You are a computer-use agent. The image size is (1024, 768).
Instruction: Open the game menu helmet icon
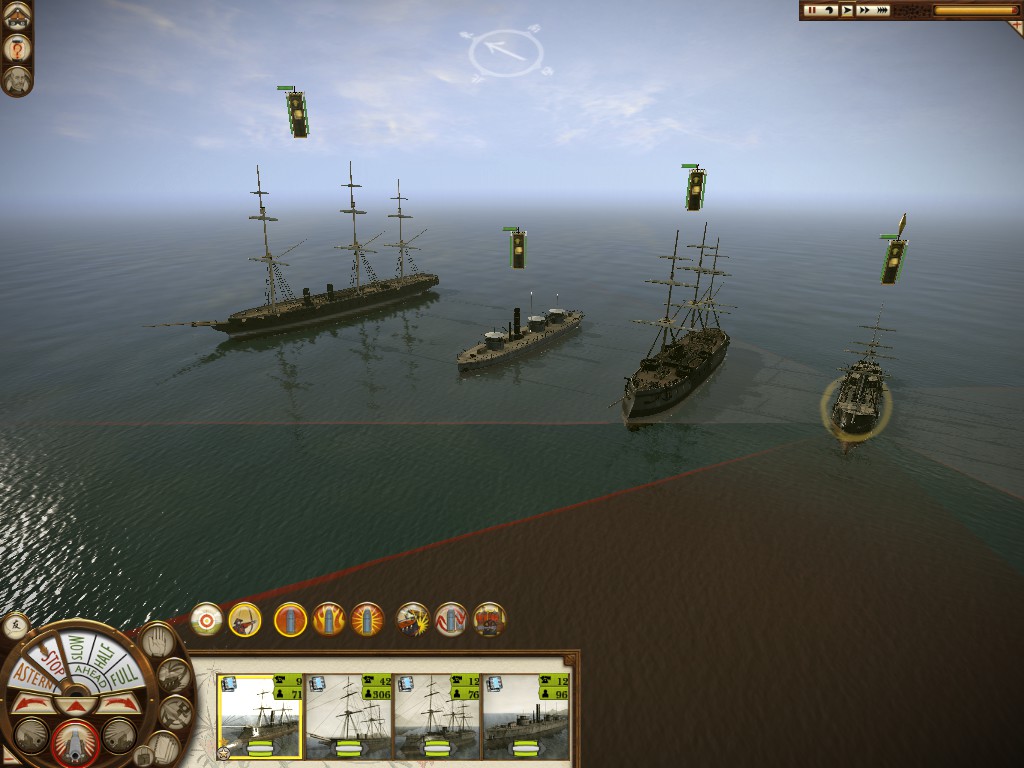17,15
